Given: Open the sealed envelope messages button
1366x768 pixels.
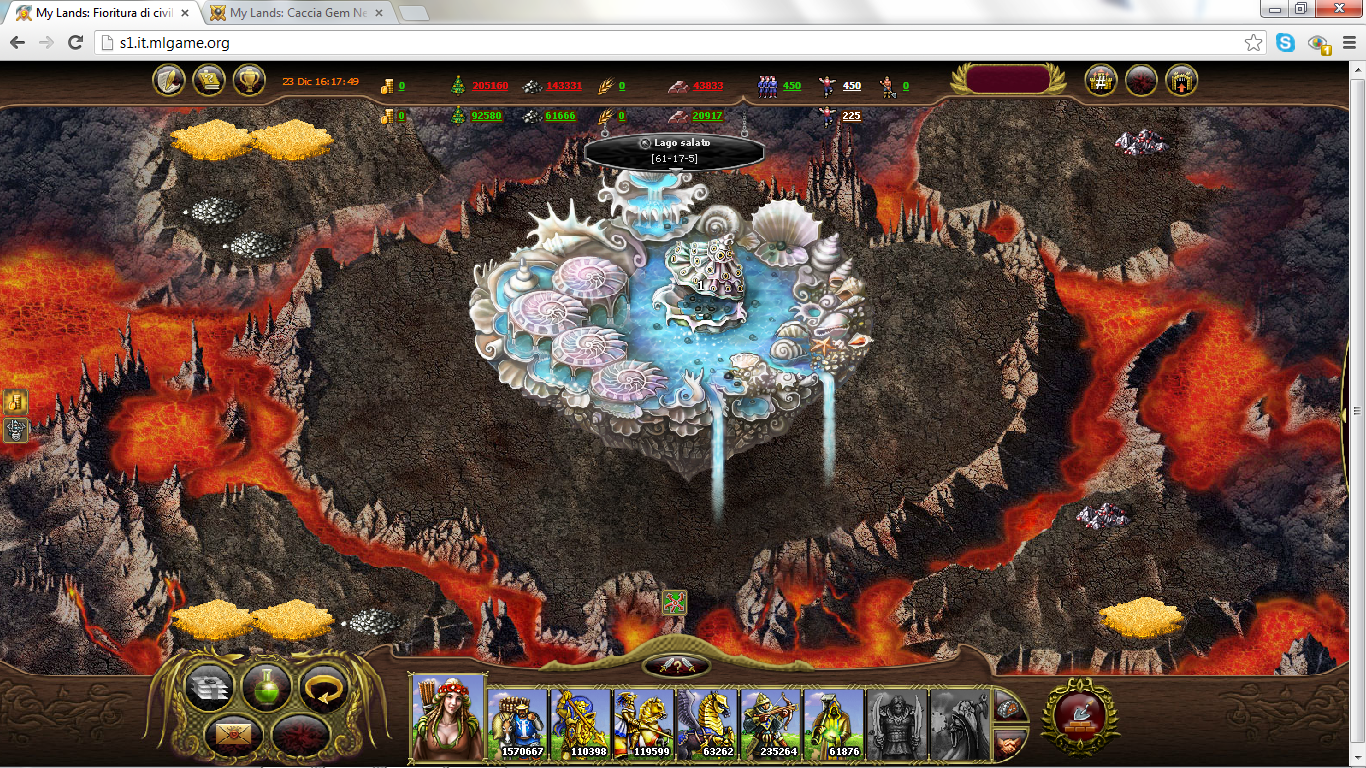Looking at the screenshot, I should point(232,735).
